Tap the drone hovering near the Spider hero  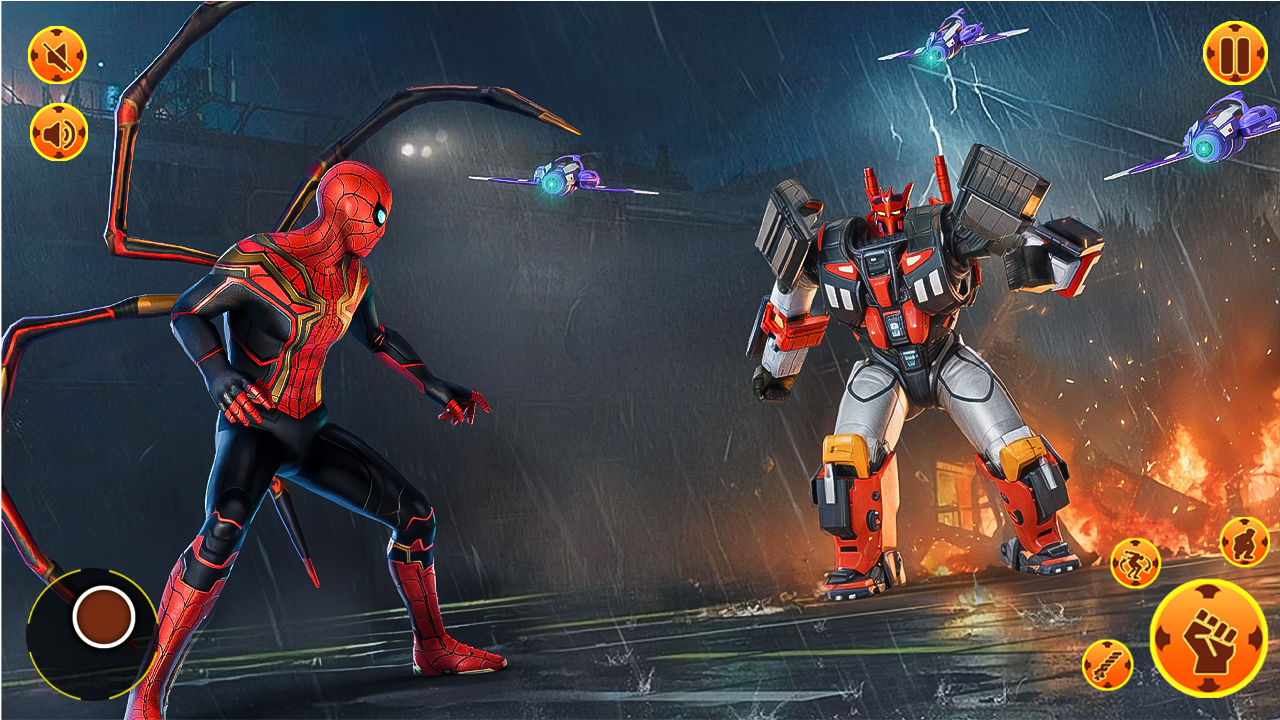[x=565, y=180]
